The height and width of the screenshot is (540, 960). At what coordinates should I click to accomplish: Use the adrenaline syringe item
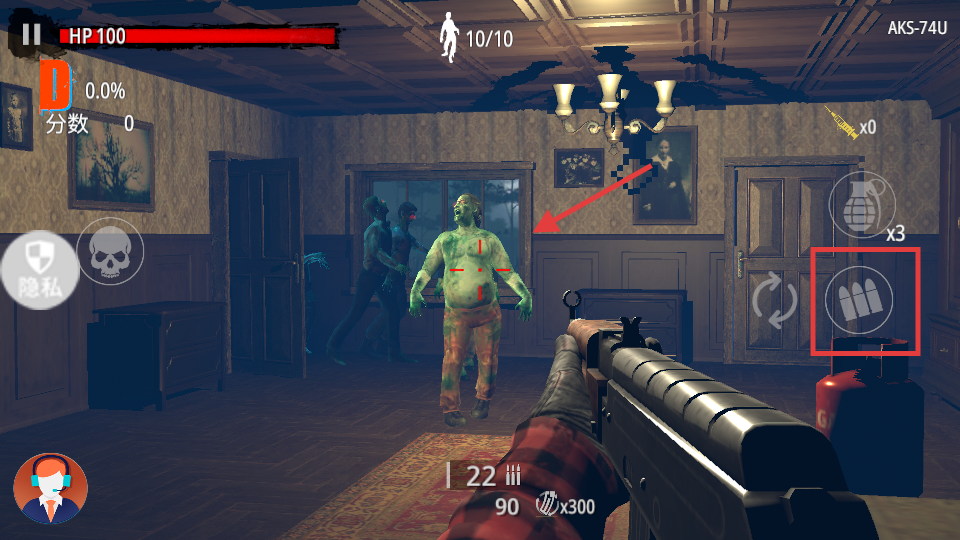pyautogui.click(x=842, y=124)
